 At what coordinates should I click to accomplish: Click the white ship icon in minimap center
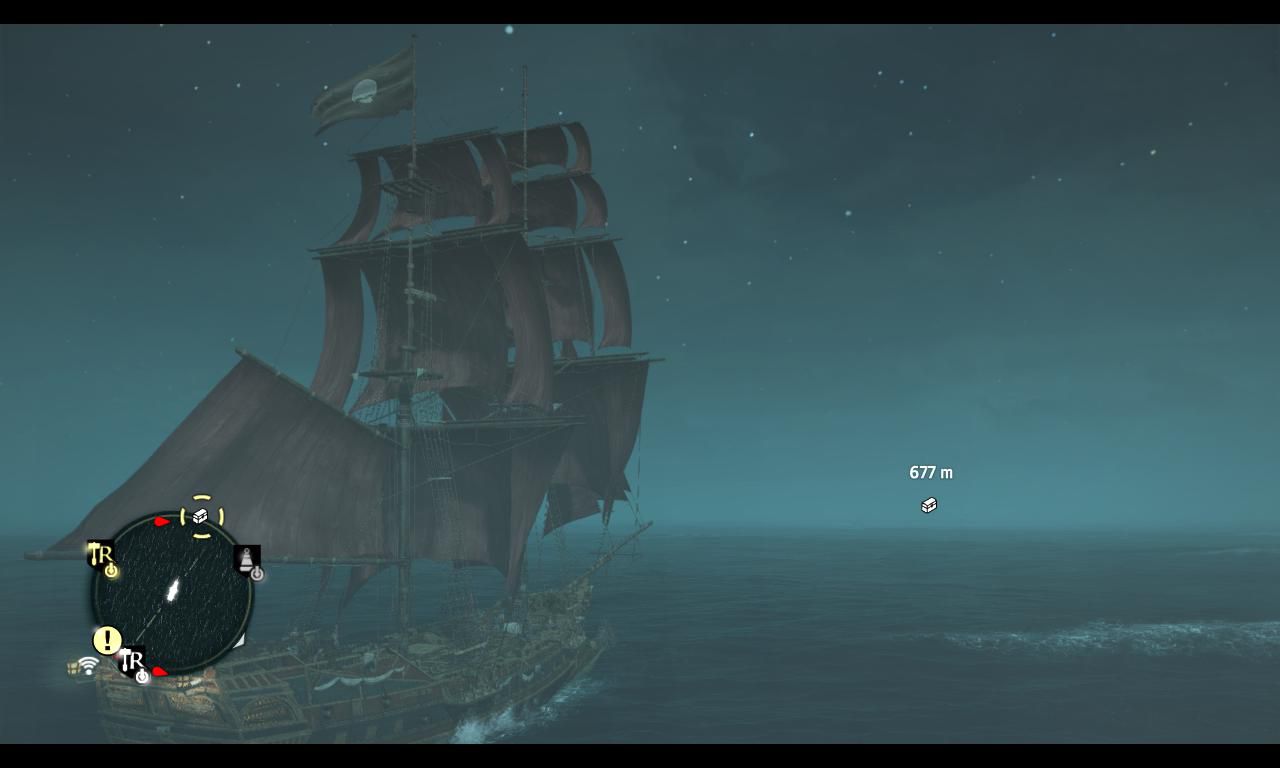click(172, 591)
